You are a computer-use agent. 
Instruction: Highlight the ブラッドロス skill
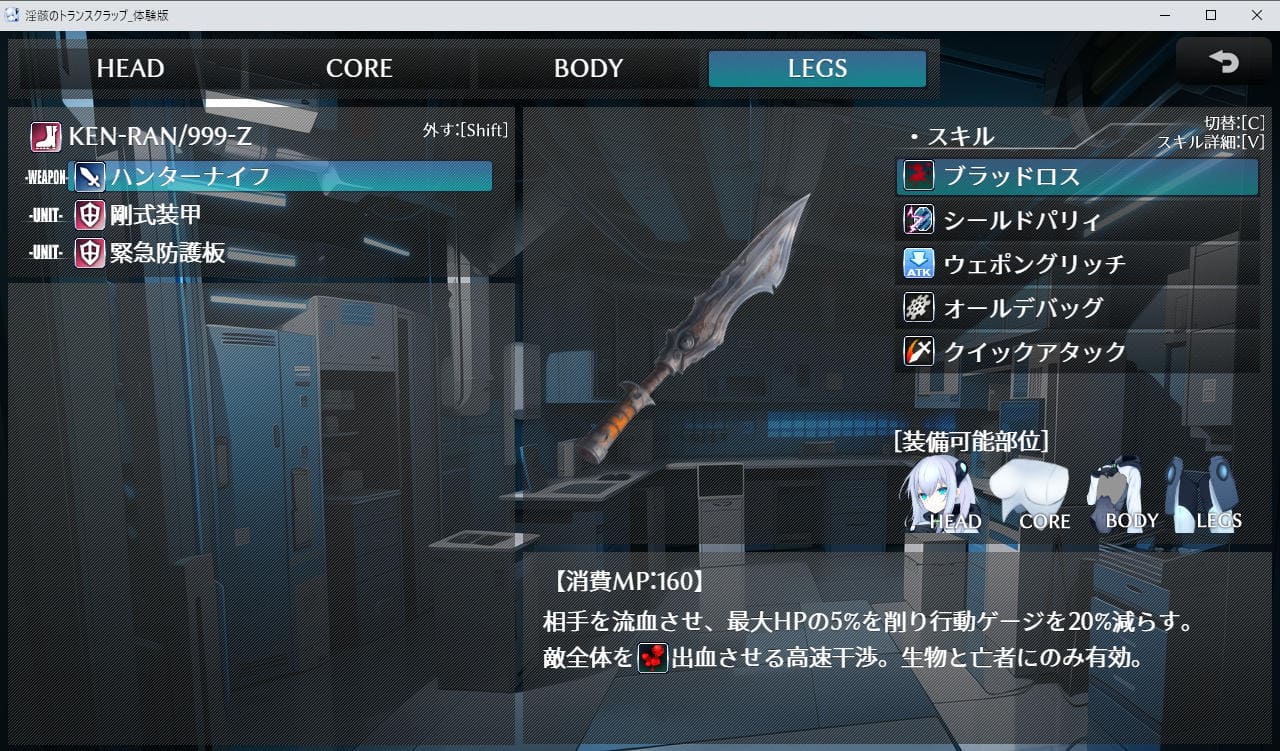point(1076,177)
